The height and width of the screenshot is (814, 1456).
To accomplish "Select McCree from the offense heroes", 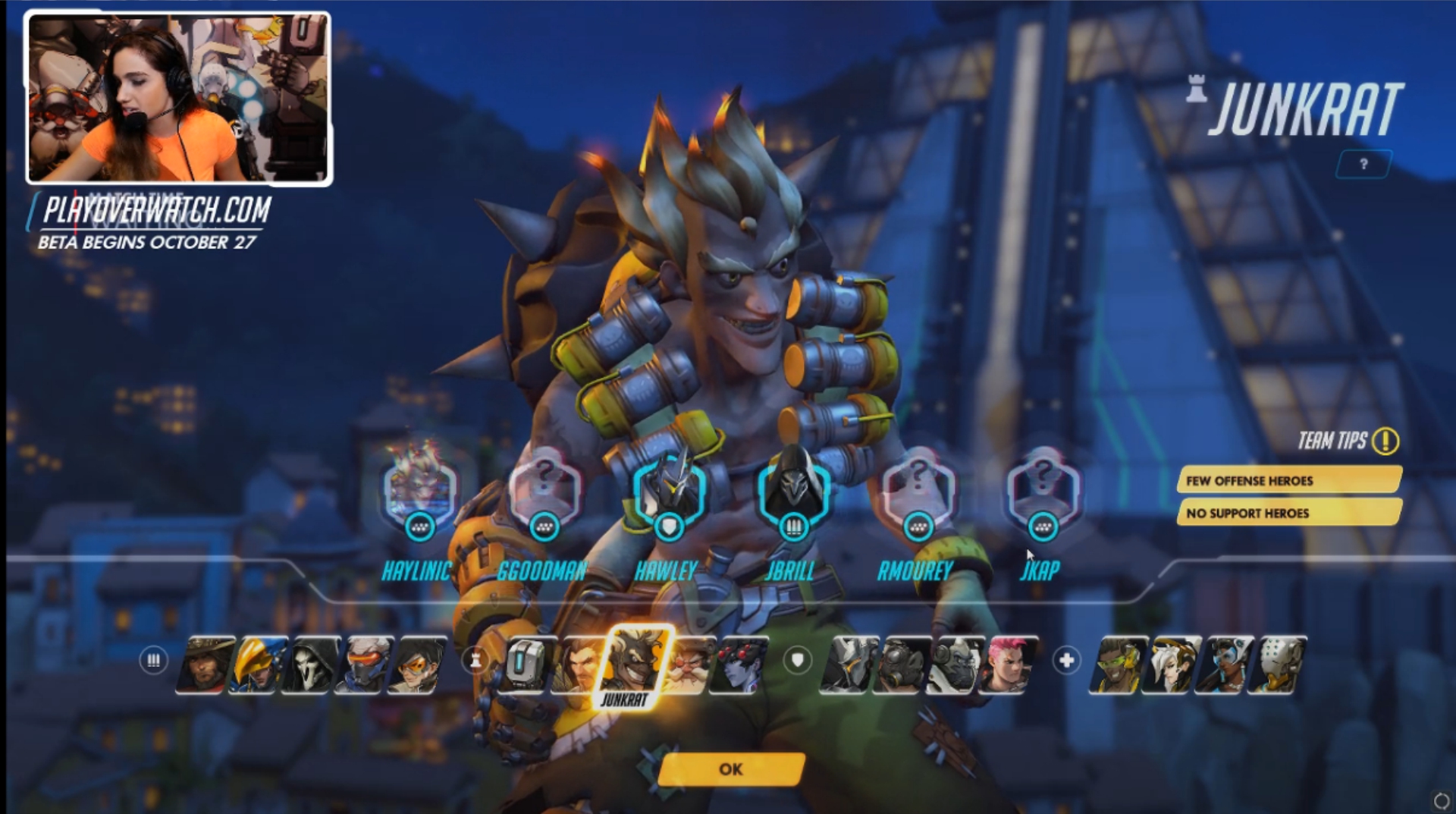I will (x=204, y=665).
